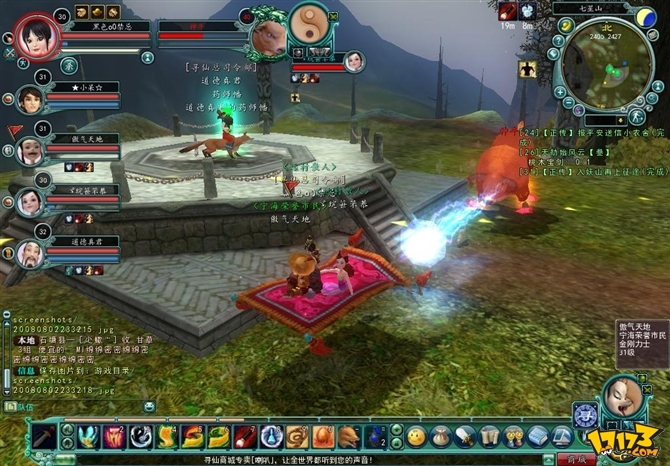Click the targeted ox enemy portrait
Image resolution: width=670 pixels, height=466 pixels.
[263, 35]
